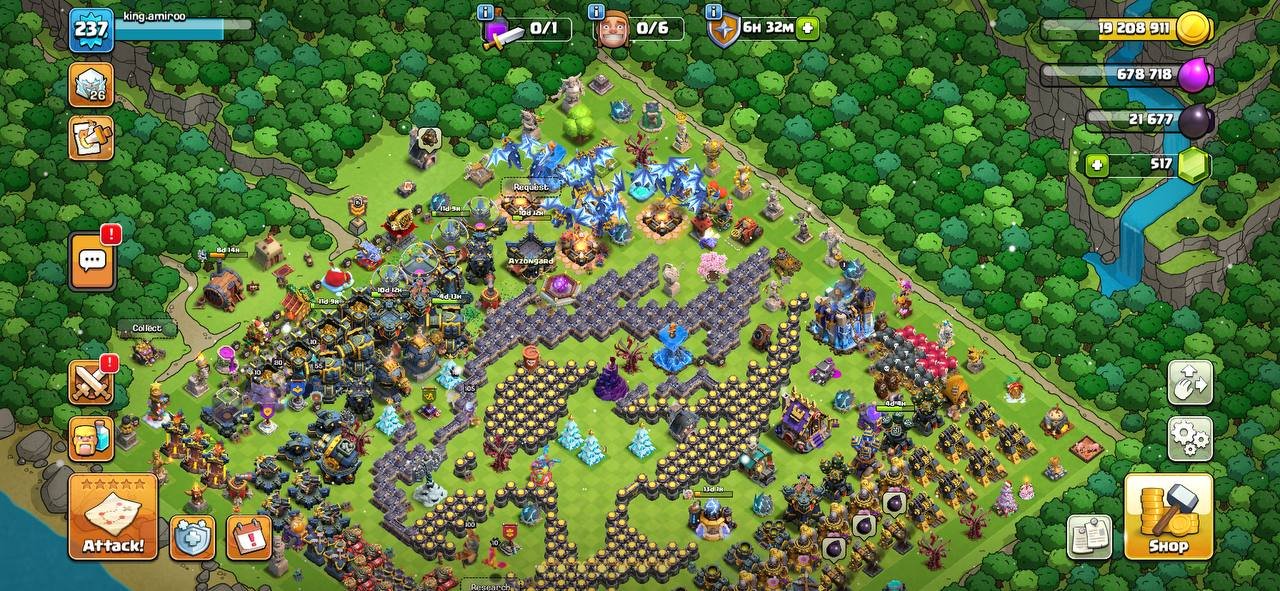This screenshot has height=591, width=1280.
Task: Tap the Attack! button
Action: (x=113, y=516)
